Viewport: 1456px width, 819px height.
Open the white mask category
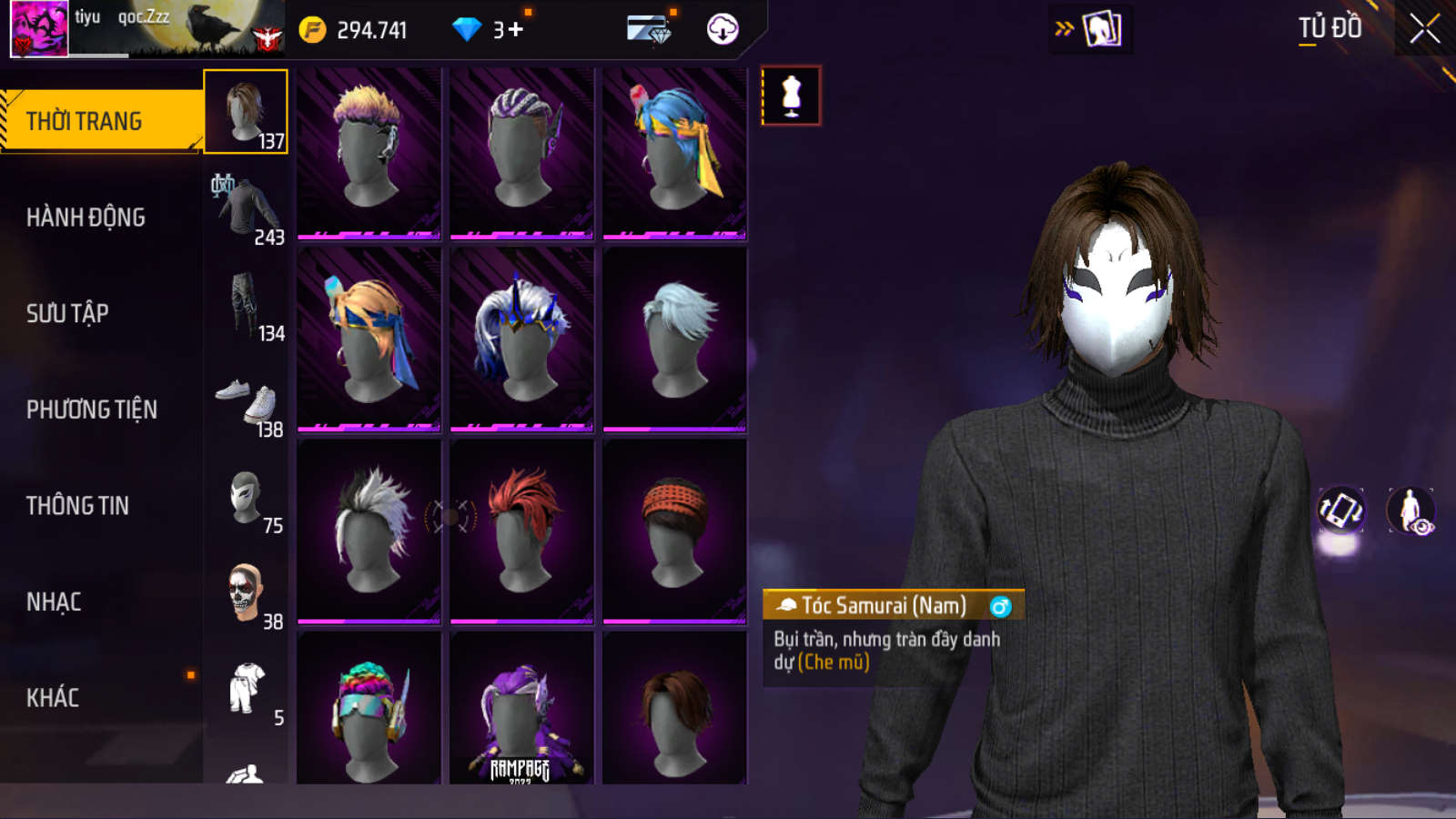point(246,499)
